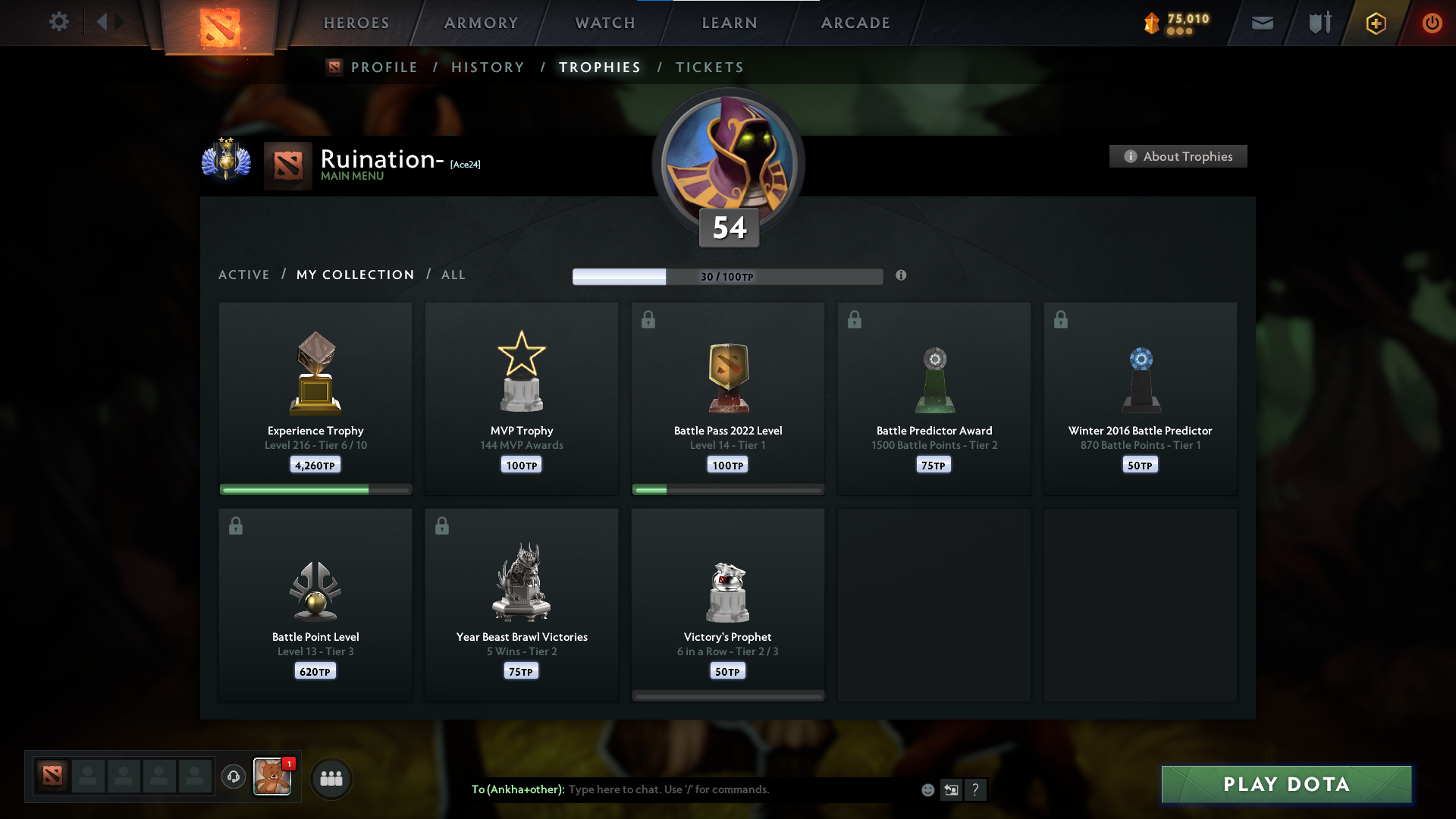Click the 30/100 TP progress bar

(x=727, y=276)
